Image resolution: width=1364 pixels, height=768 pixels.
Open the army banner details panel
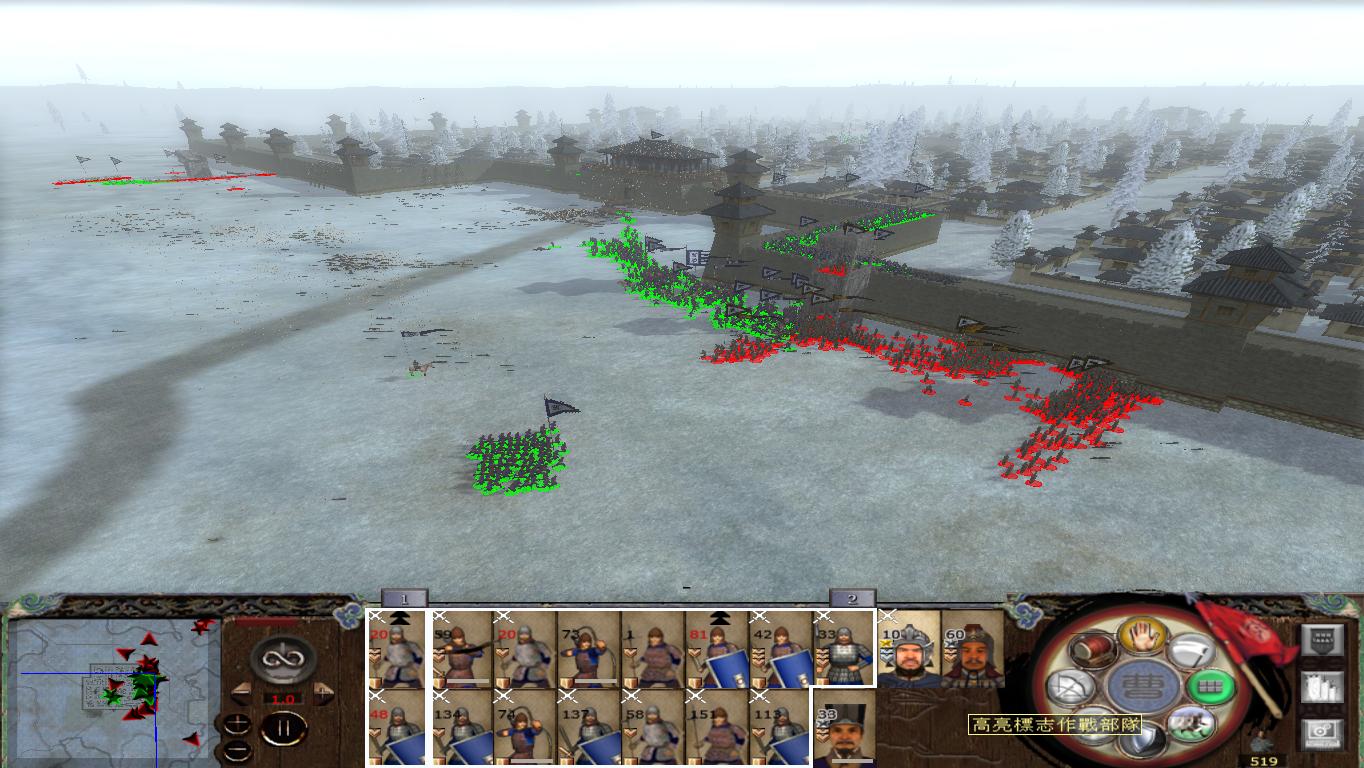click(x=1322, y=640)
